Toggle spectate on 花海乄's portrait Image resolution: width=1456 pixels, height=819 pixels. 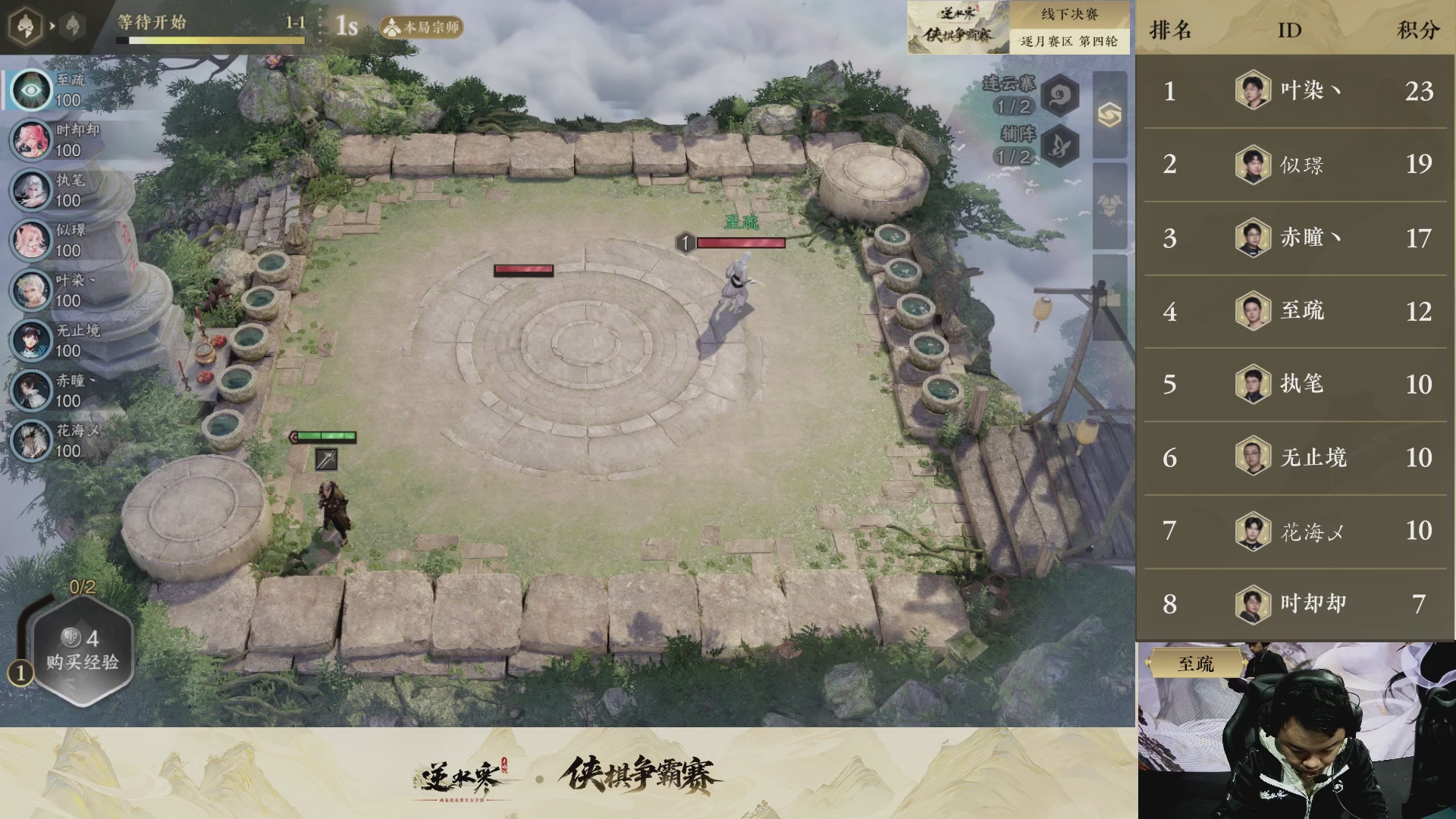[x=31, y=439]
